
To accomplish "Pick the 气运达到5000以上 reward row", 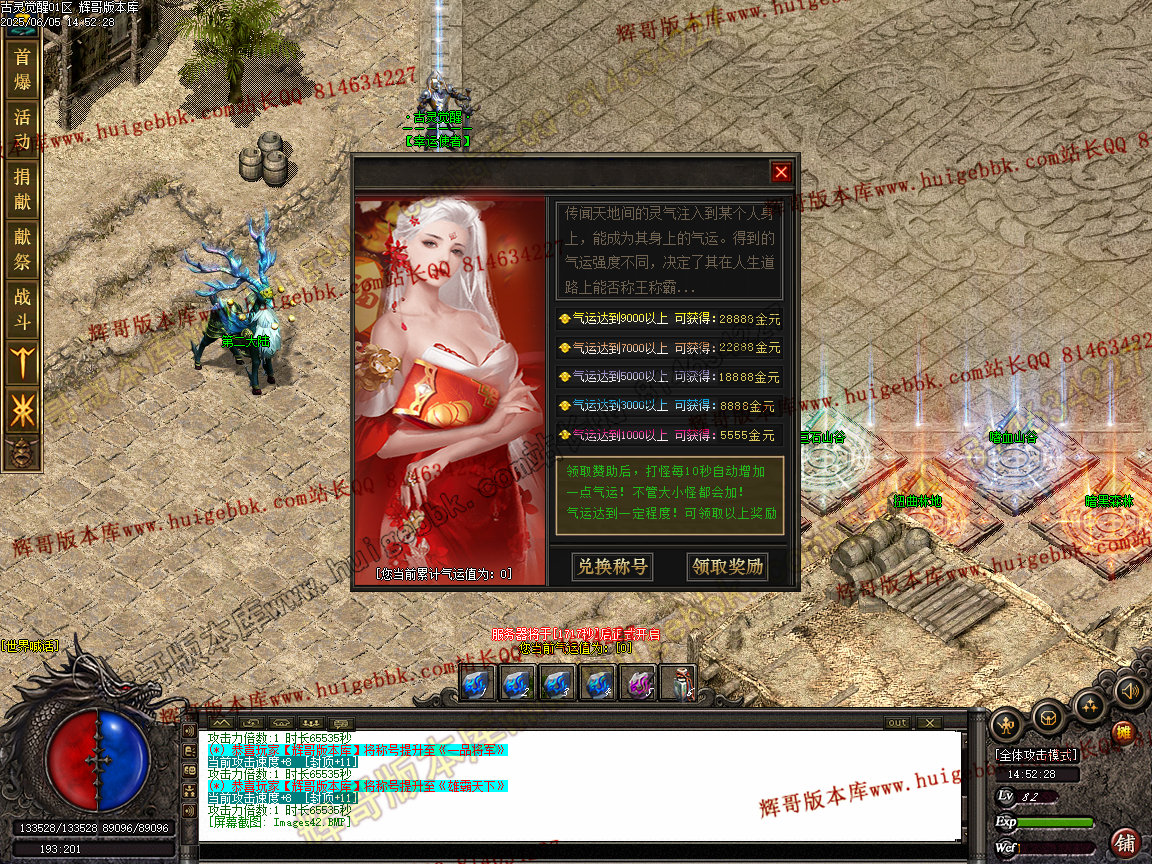I will [669, 377].
